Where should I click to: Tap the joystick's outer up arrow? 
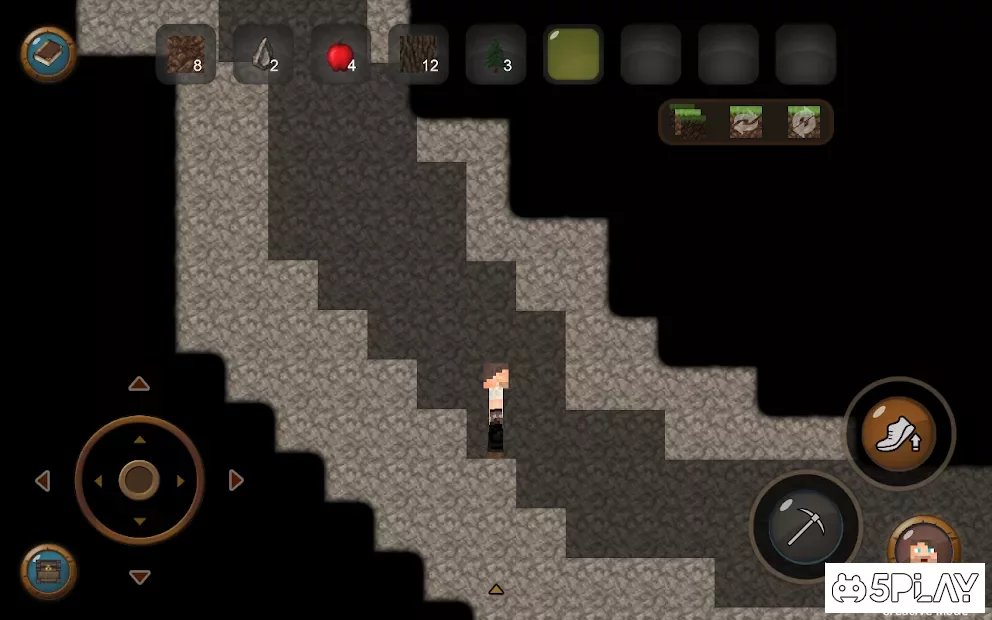[x=139, y=384]
